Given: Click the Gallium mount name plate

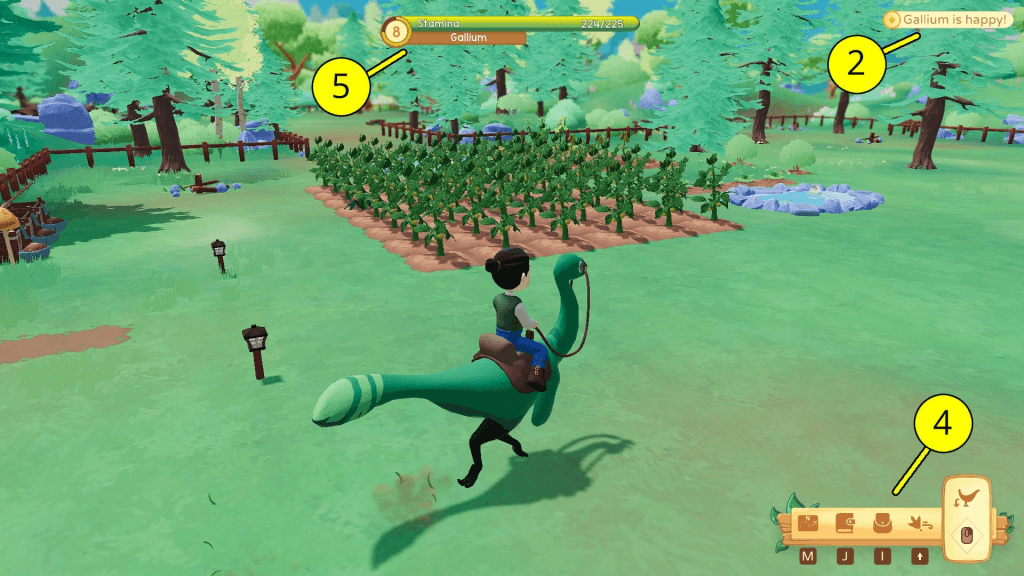Looking at the screenshot, I should click(469, 38).
